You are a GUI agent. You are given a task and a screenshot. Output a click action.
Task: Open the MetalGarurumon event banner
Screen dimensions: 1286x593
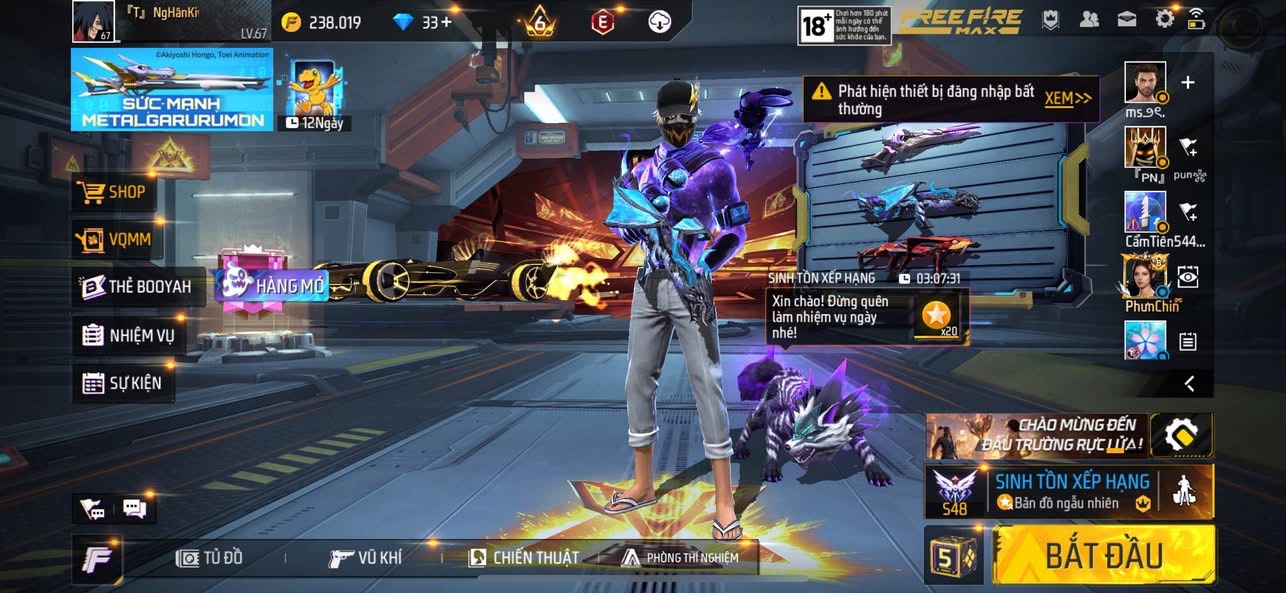(171, 90)
